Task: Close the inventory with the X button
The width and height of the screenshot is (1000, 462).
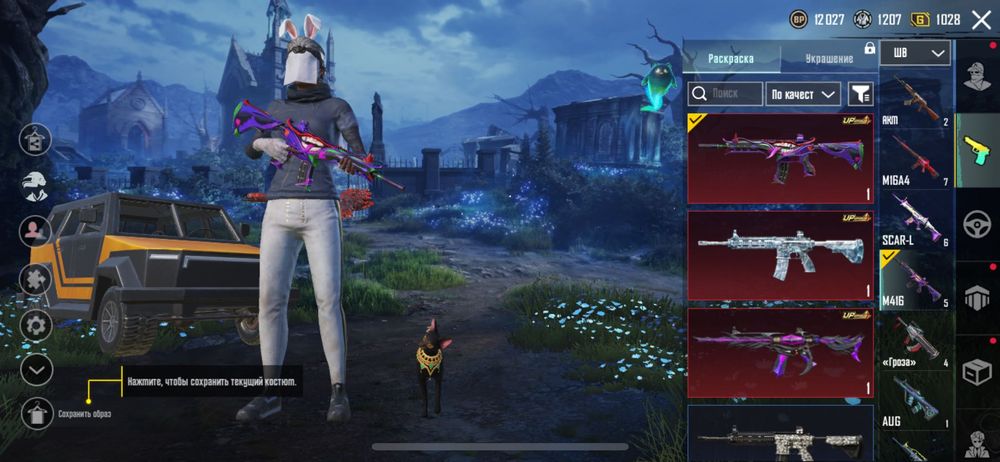Action: click(981, 18)
